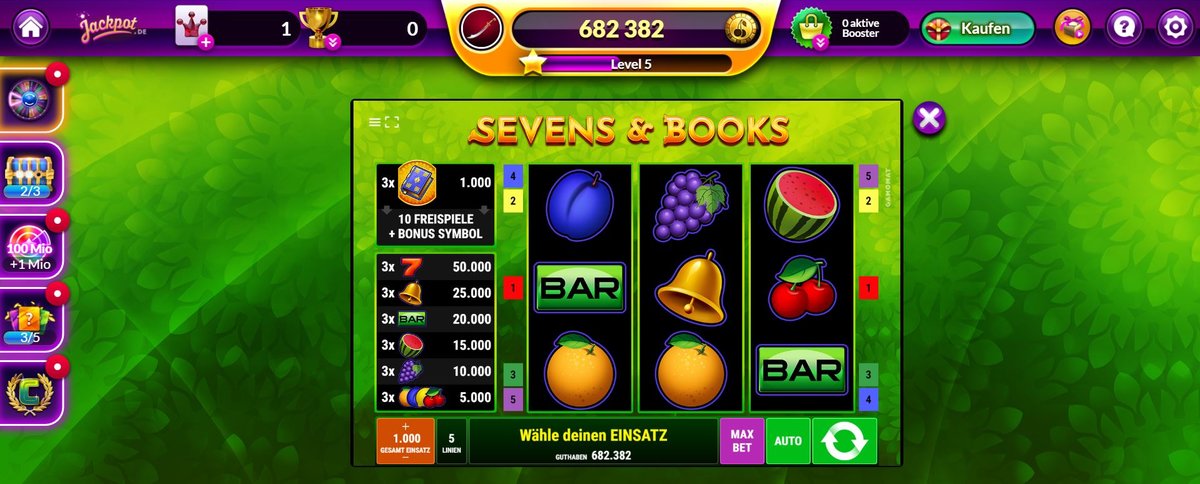Go to the home lobby

(32, 28)
